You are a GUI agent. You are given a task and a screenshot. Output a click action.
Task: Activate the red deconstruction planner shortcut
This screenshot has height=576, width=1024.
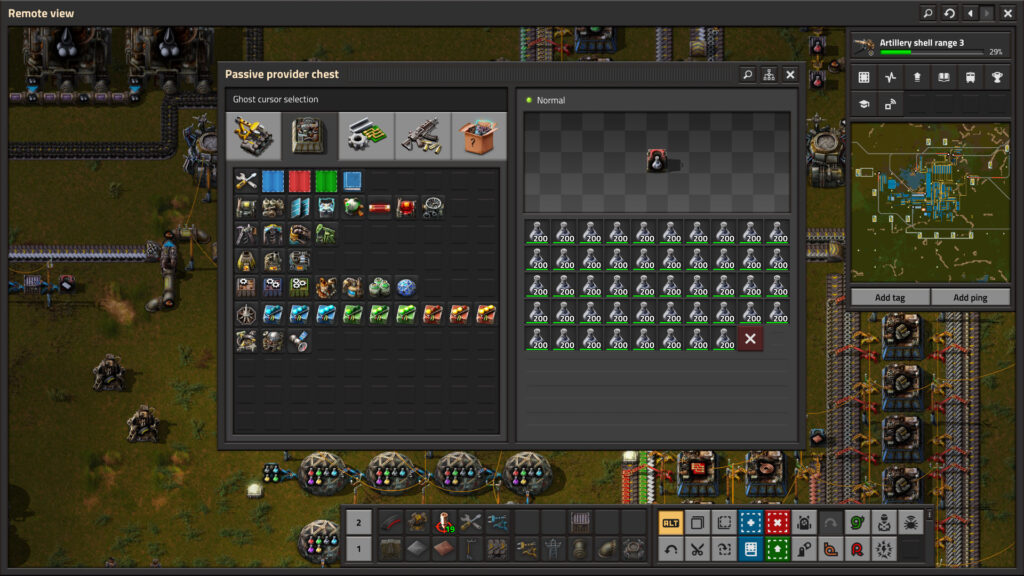point(777,522)
